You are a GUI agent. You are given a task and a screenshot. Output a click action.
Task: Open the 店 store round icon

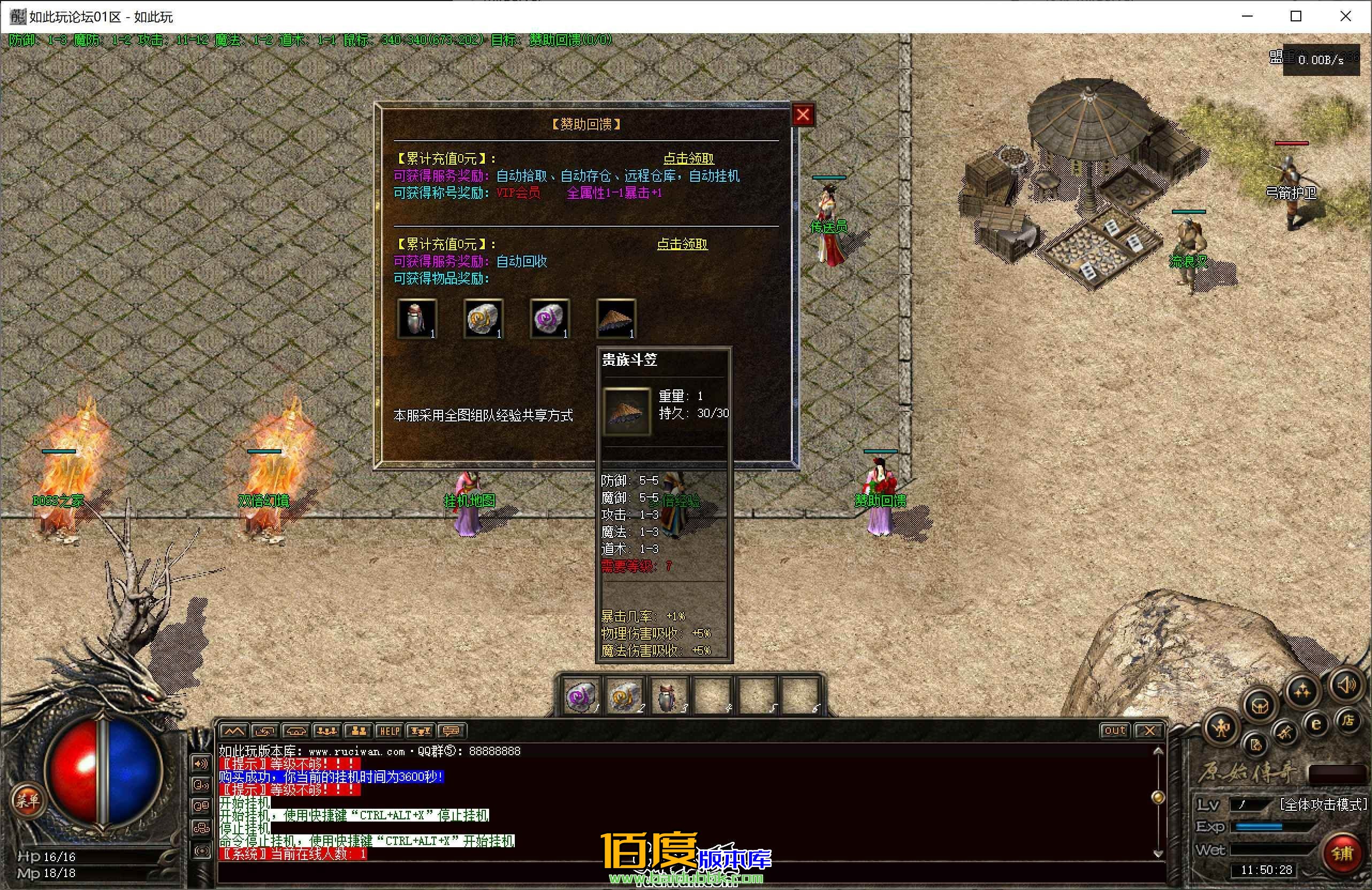[x=1347, y=720]
